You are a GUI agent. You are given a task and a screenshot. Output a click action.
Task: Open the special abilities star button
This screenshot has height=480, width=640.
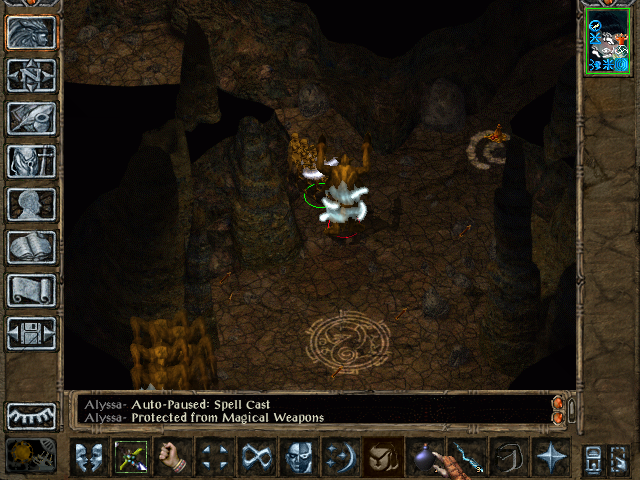click(x=551, y=457)
